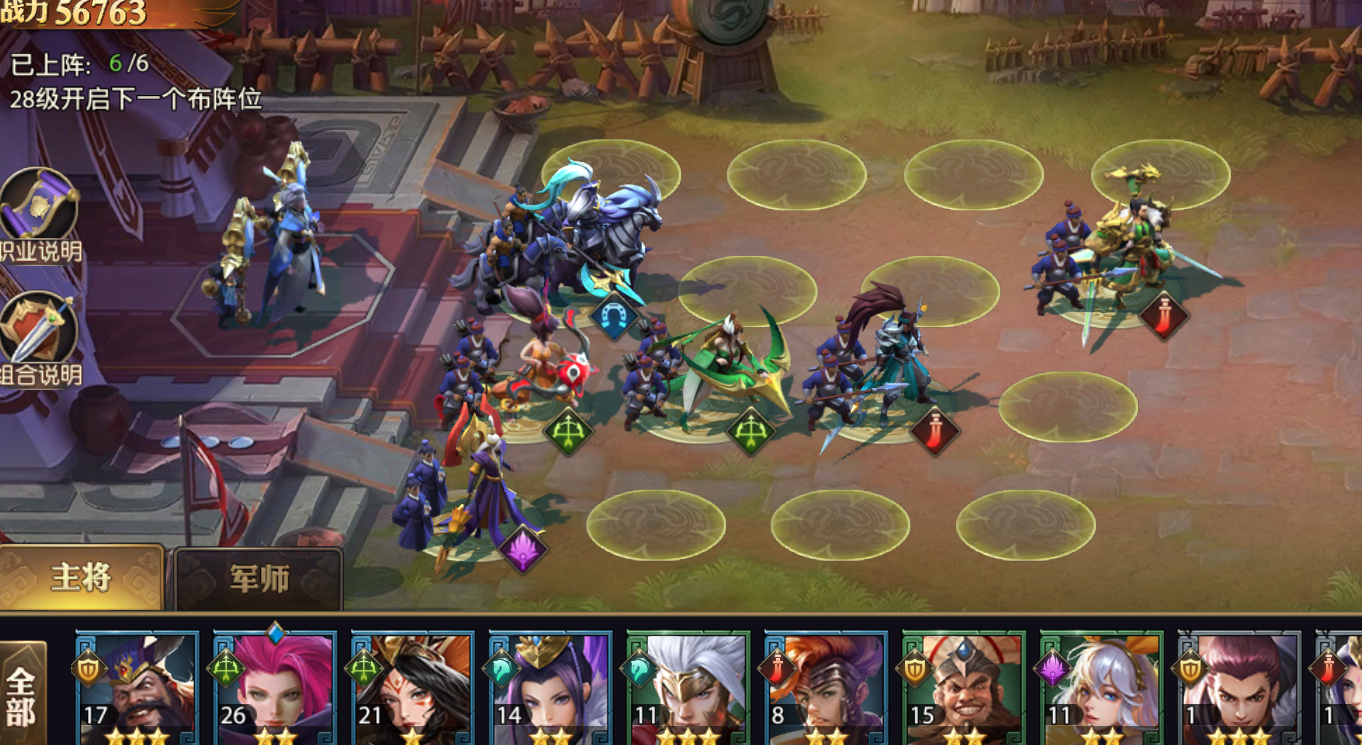Select the level 26 pink-haired hero card
The image size is (1362, 745).
click(275, 689)
